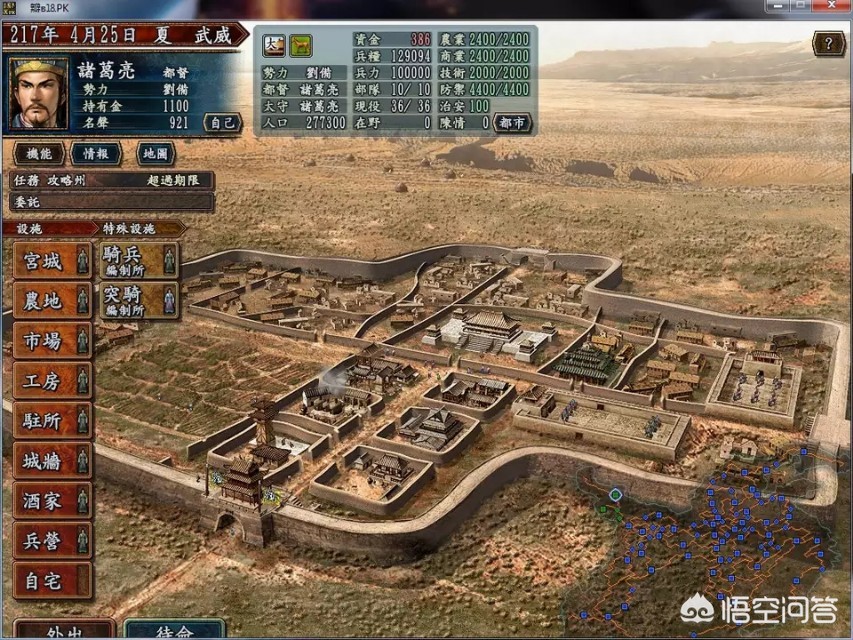Choose 外出 to leave the city
This screenshot has width=853, height=640.
tap(64, 631)
